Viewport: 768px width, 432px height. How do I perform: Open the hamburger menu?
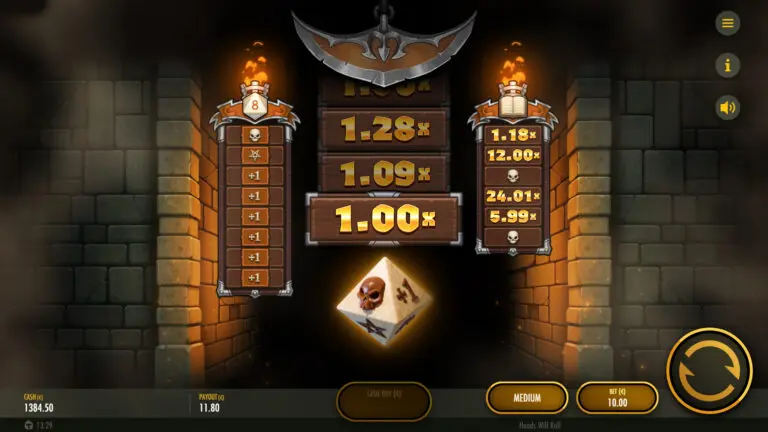[727, 23]
